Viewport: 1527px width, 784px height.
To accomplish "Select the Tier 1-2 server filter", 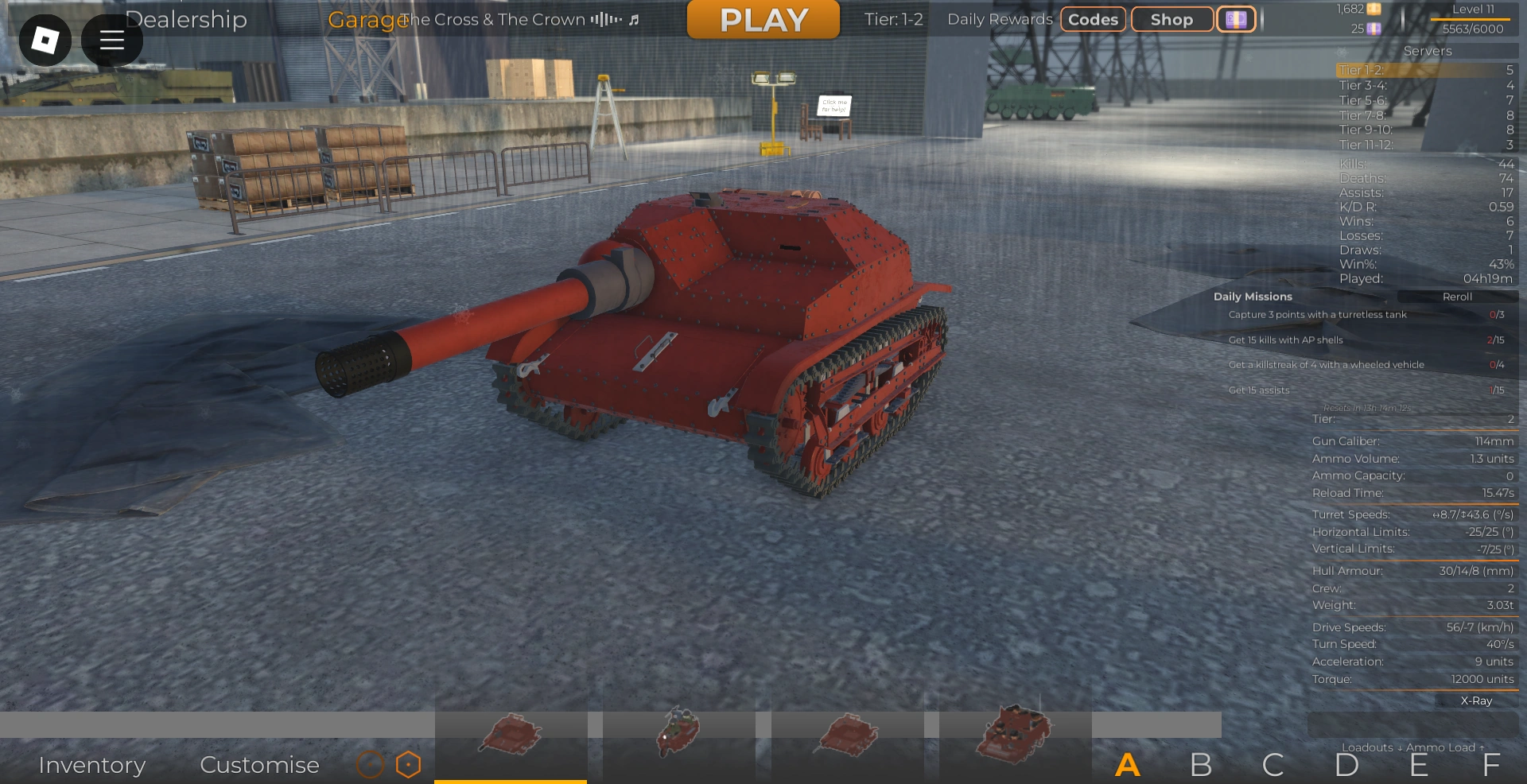I will 1424,70.
